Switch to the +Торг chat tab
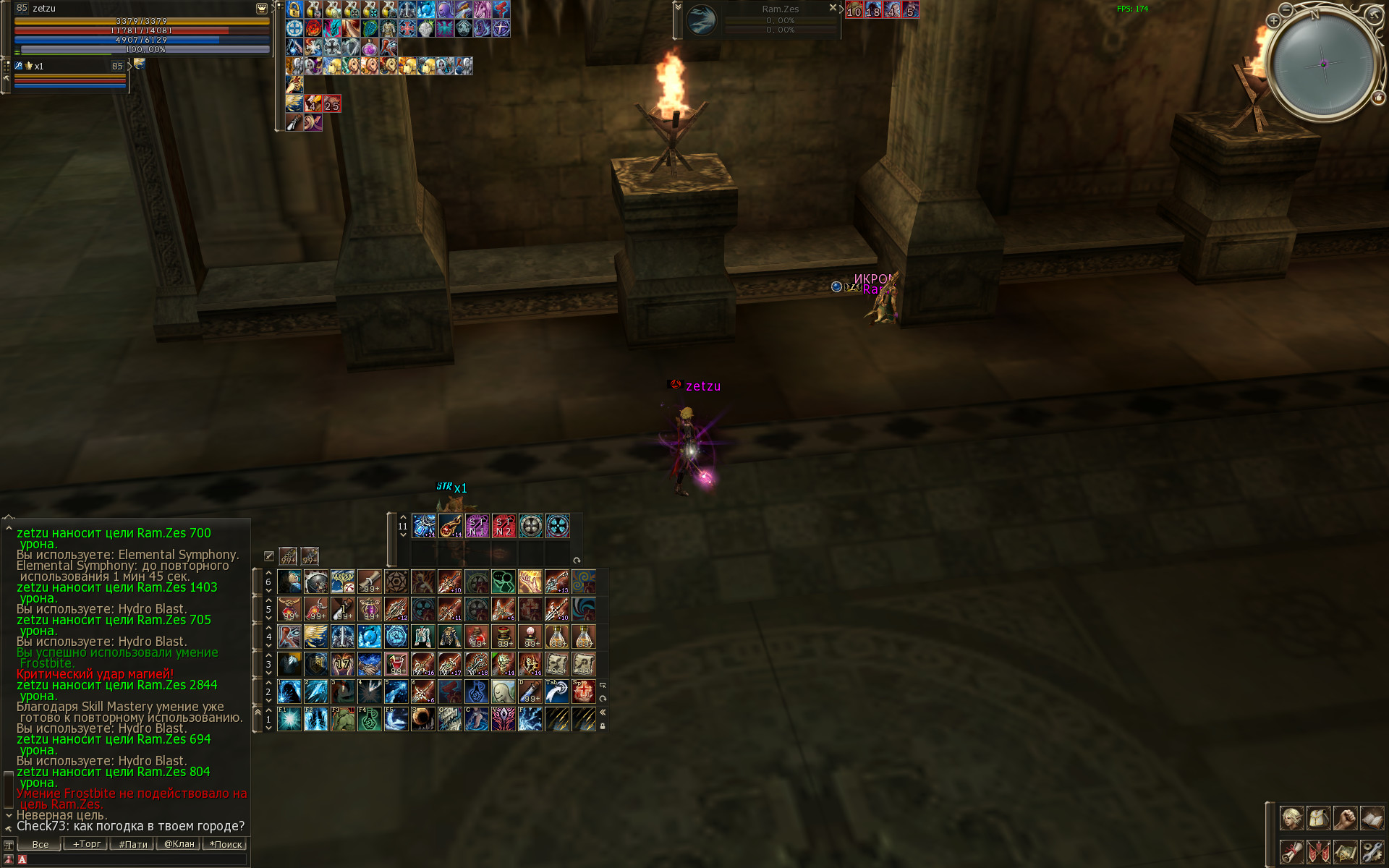The height and width of the screenshot is (868, 1389). (86, 844)
